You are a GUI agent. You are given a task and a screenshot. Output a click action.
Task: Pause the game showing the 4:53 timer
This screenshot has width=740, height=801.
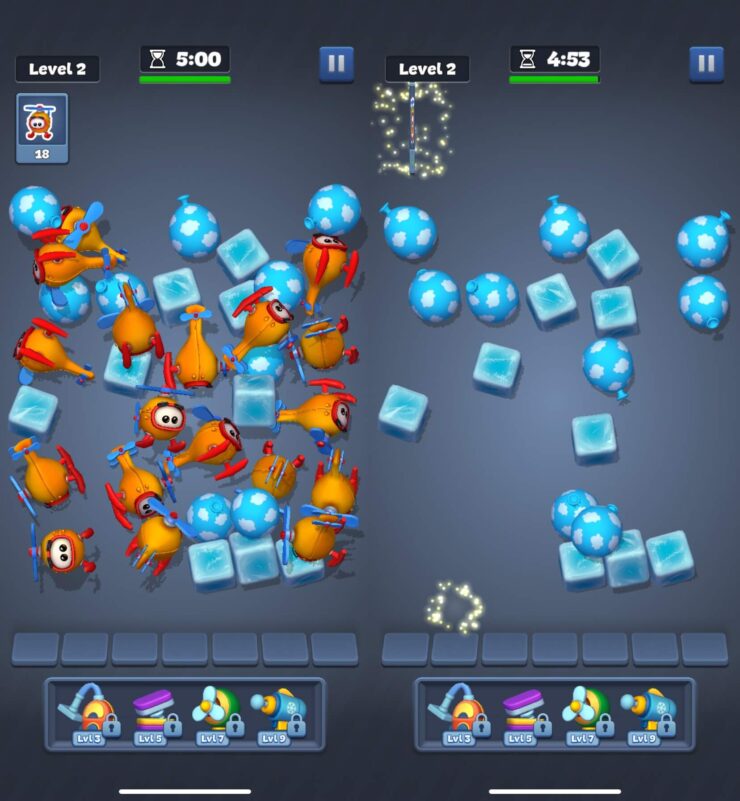click(706, 64)
